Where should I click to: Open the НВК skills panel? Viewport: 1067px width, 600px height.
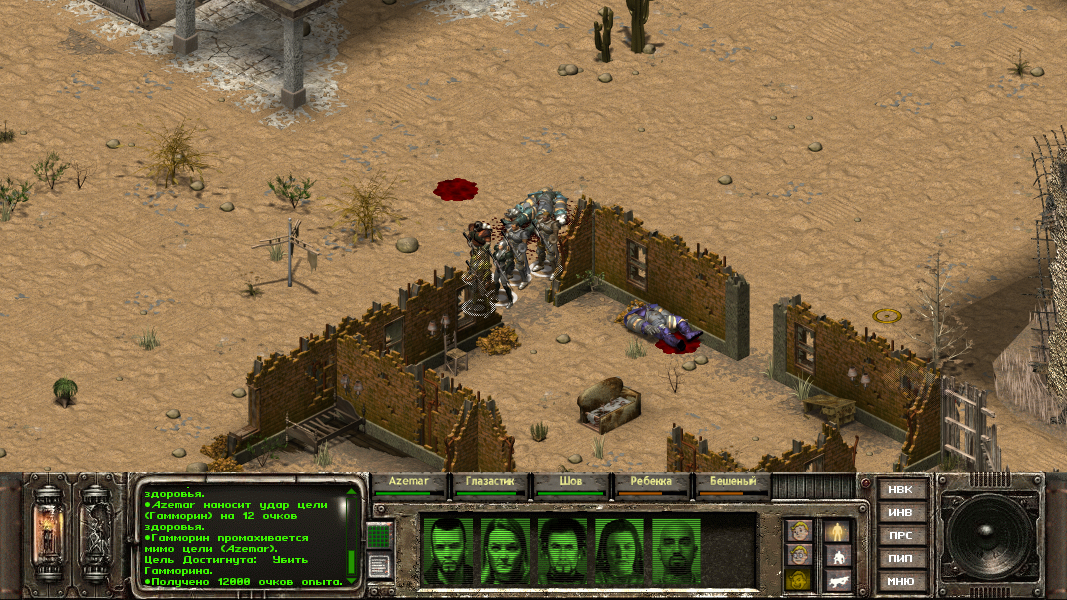[900, 490]
